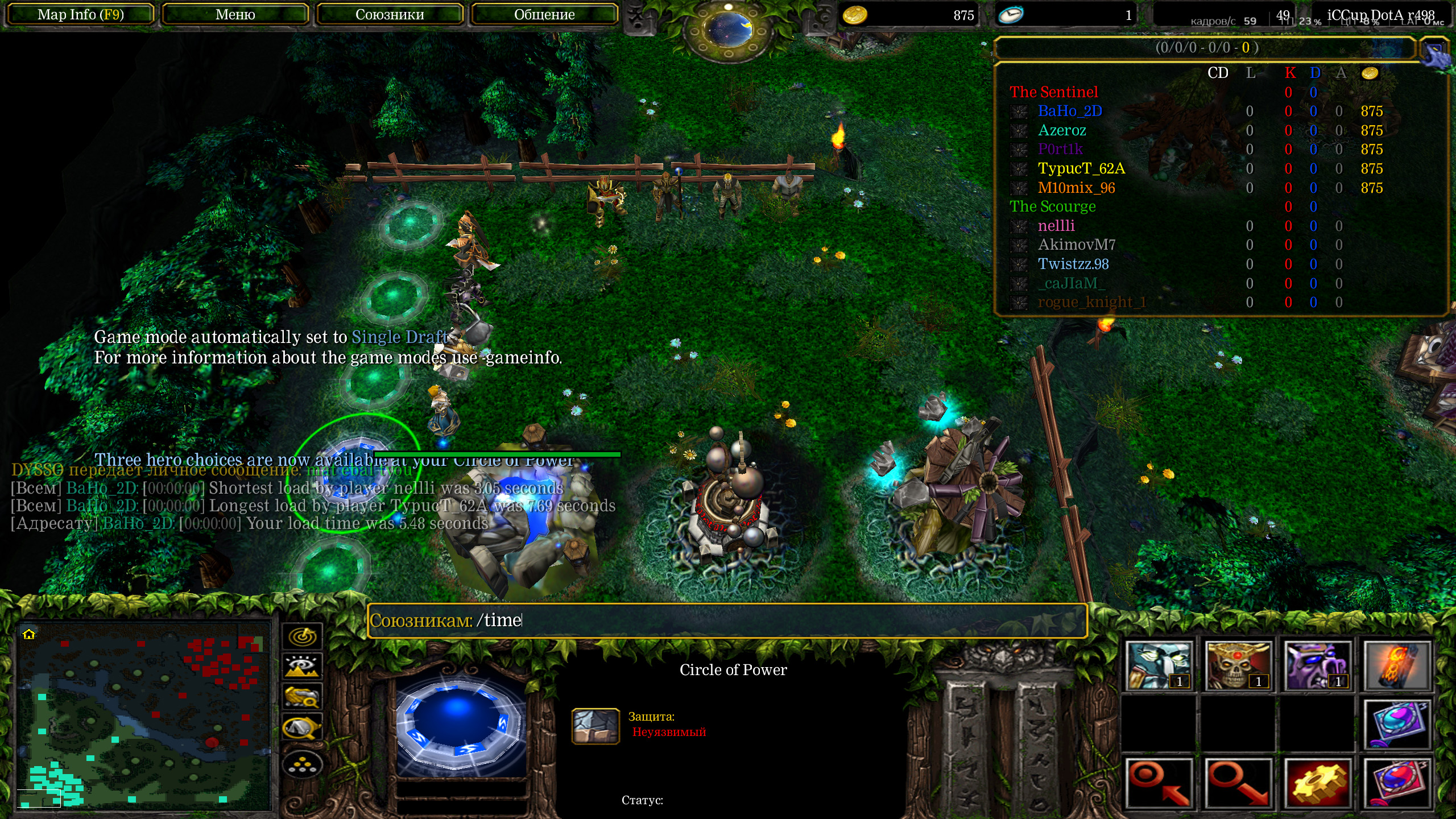Viewport: 1456px width, 819px height.
Task: Toggle minimap ally color mode button
Action: [302, 697]
